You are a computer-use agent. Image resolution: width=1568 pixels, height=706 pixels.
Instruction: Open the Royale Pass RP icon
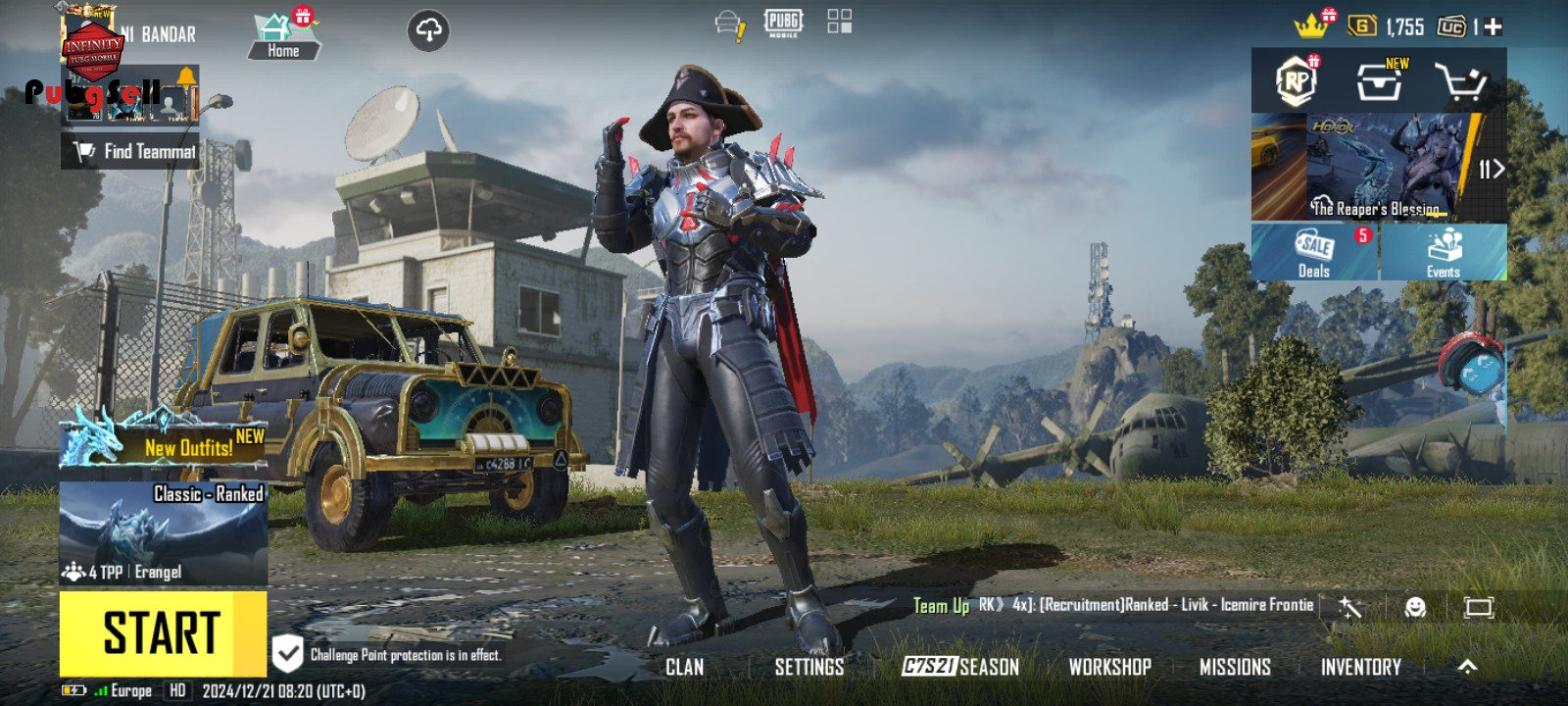tap(1296, 82)
